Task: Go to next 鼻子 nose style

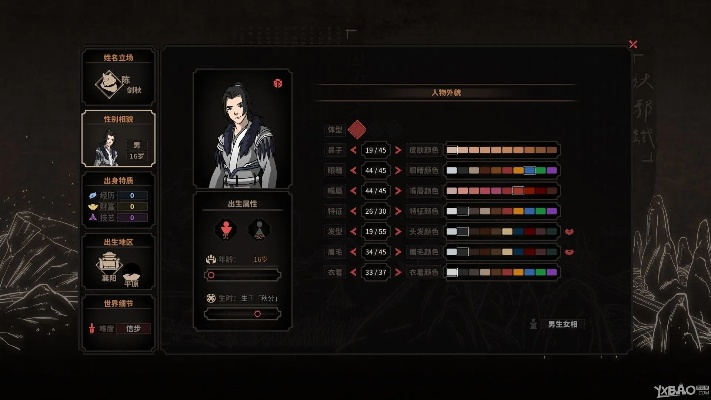Action: point(397,150)
